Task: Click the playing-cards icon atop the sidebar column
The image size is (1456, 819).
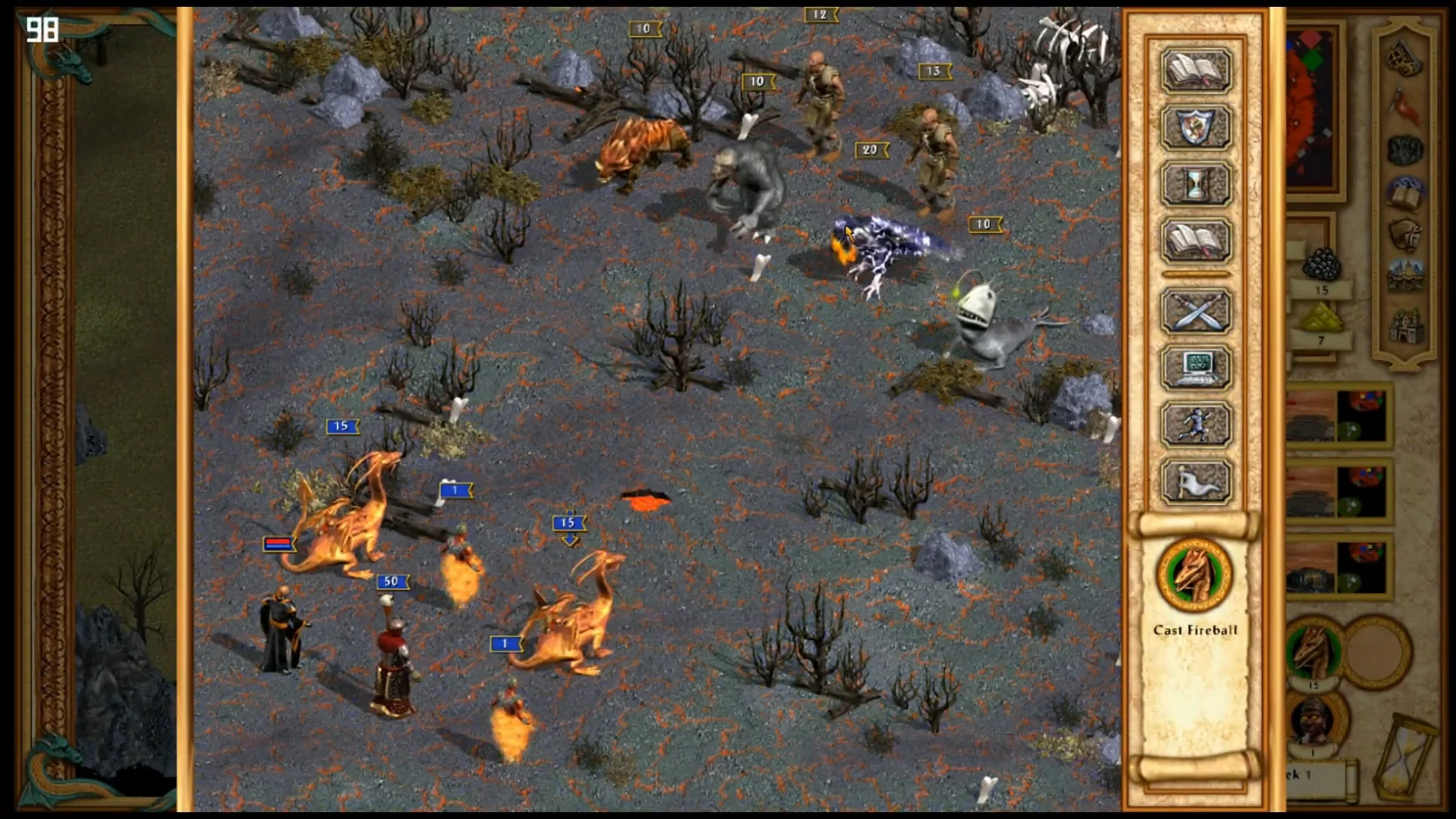Action: point(1404,59)
